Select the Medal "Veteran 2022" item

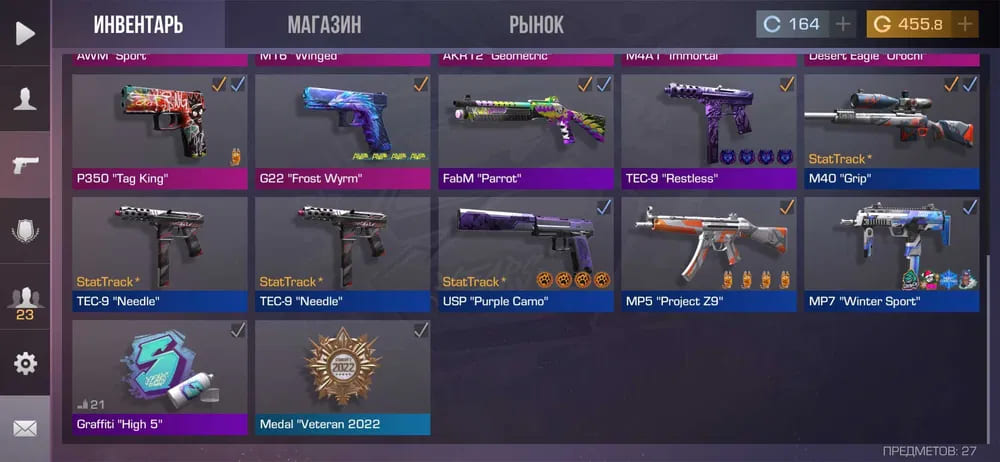pyautogui.click(x=343, y=376)
